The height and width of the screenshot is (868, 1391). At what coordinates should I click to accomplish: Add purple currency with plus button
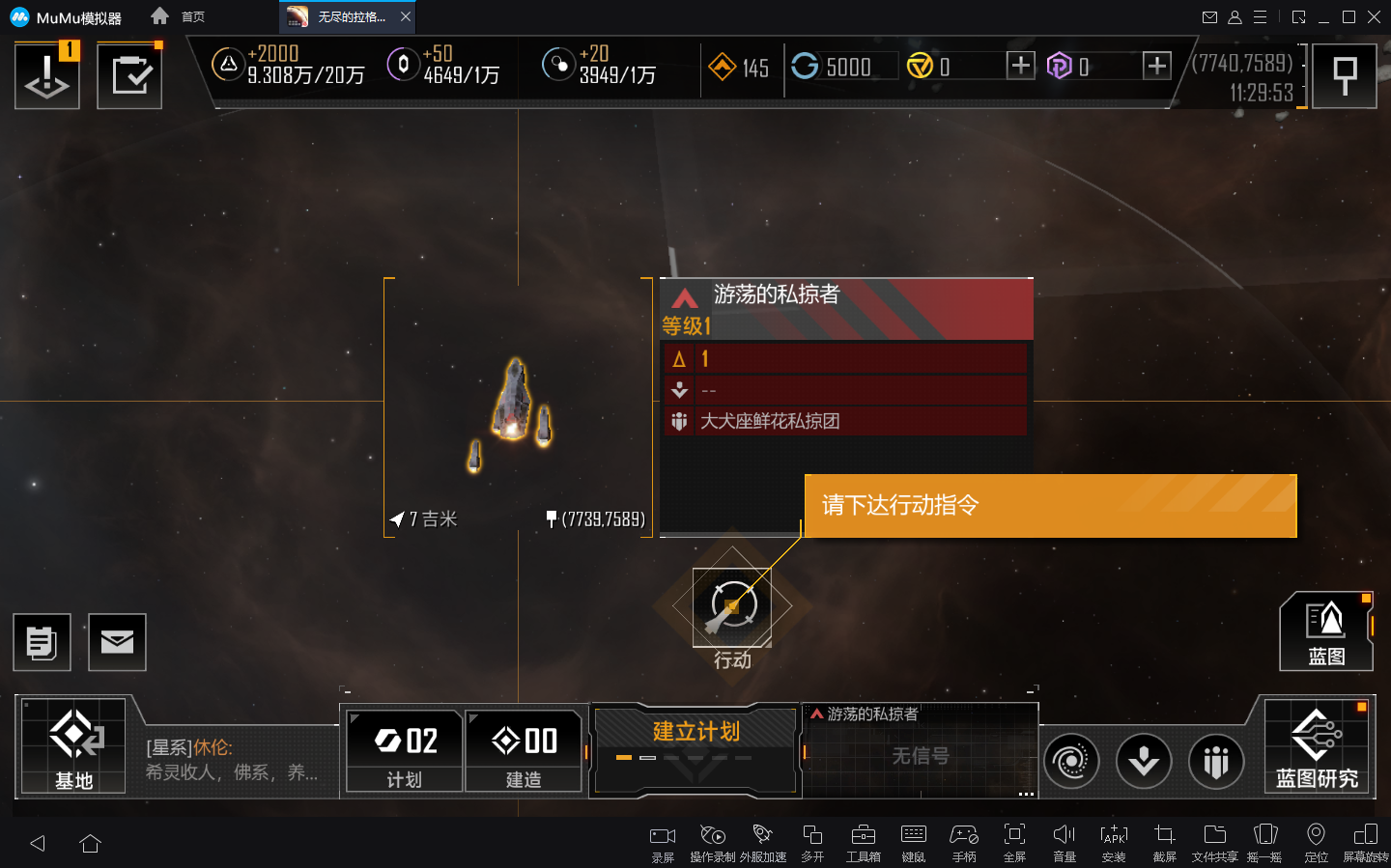[1156, 66]
